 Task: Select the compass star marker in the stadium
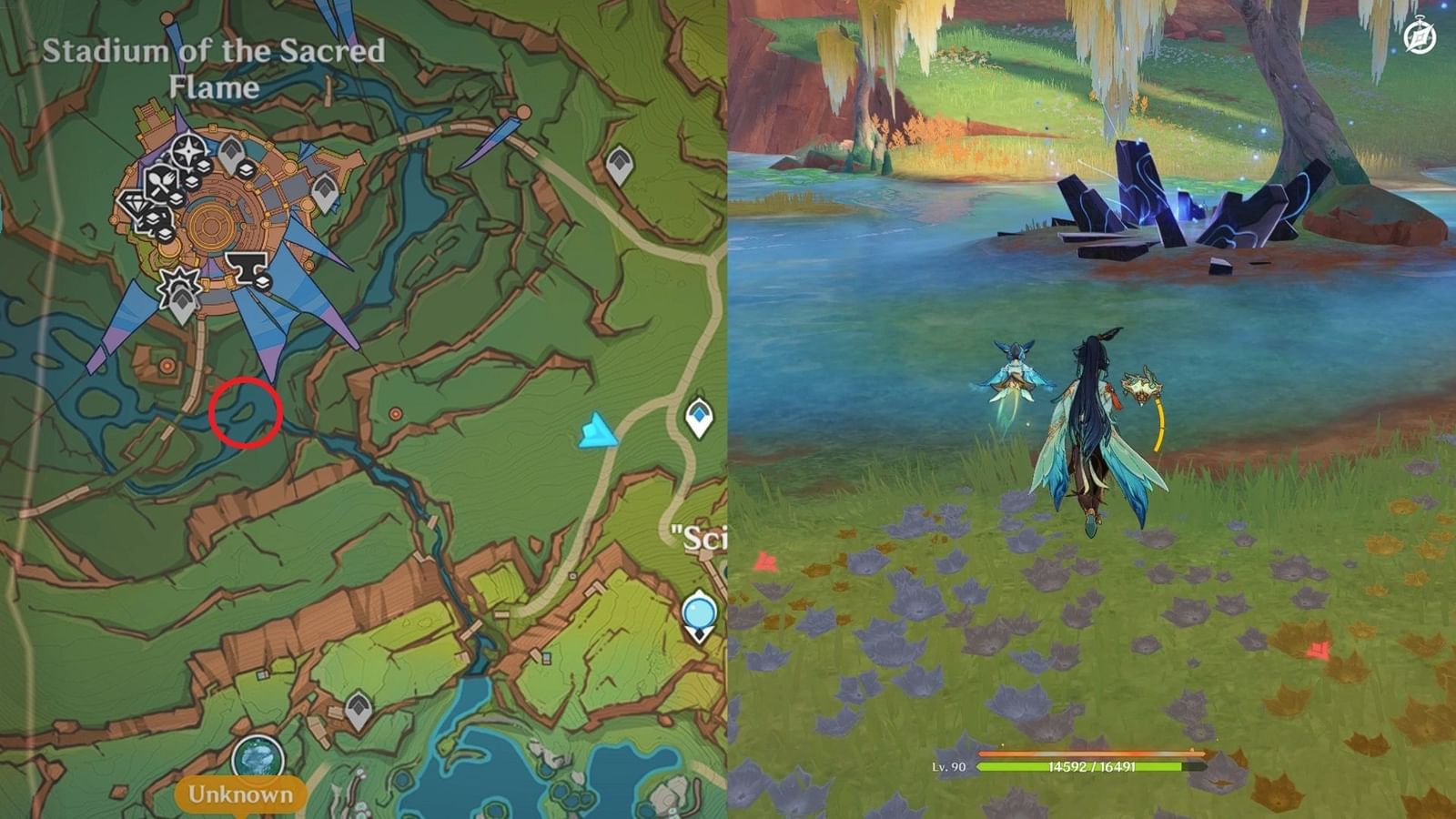[x=188, y=149]
